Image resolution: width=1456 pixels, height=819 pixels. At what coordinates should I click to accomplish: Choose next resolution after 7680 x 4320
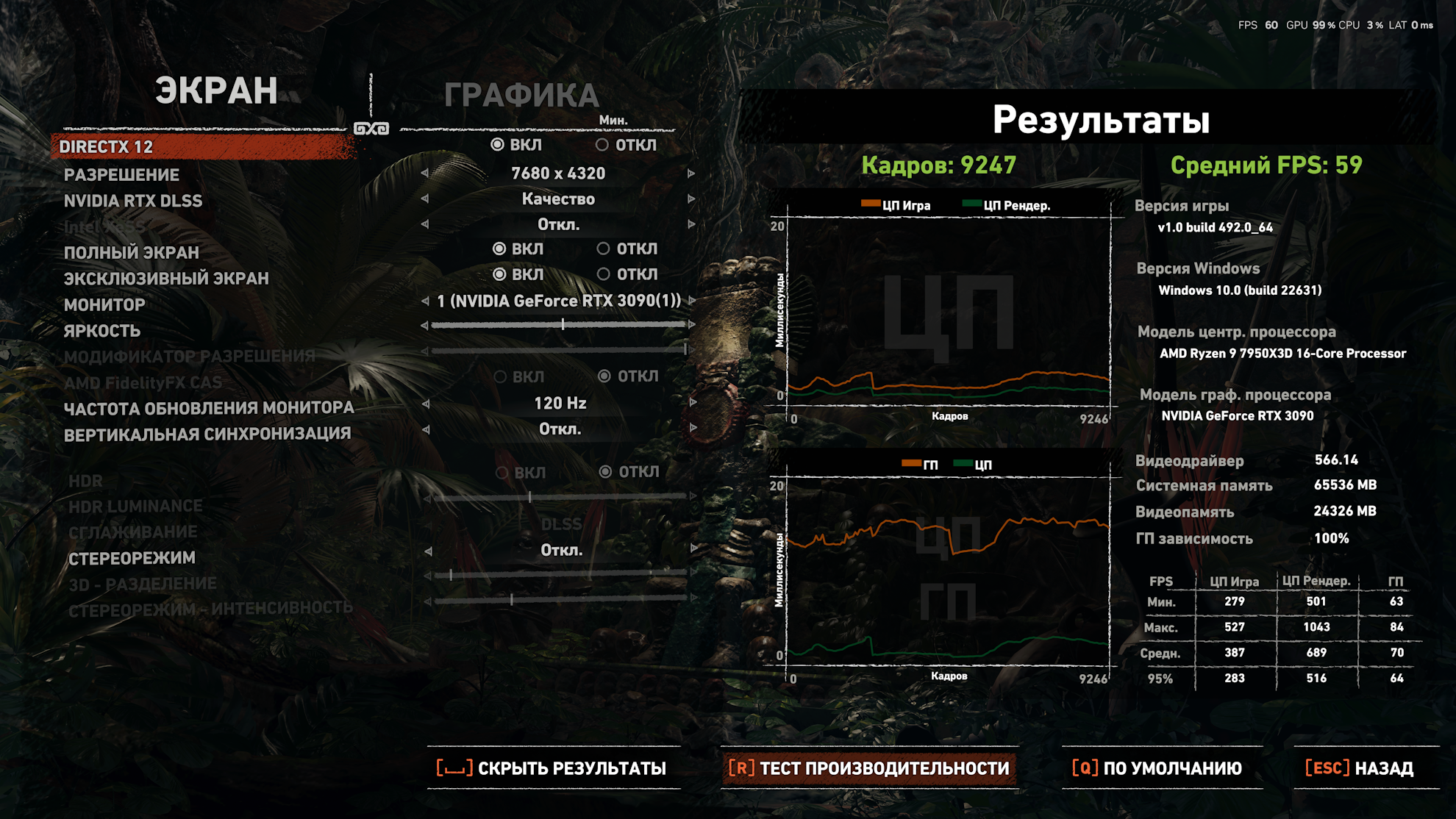click(690, 174)
